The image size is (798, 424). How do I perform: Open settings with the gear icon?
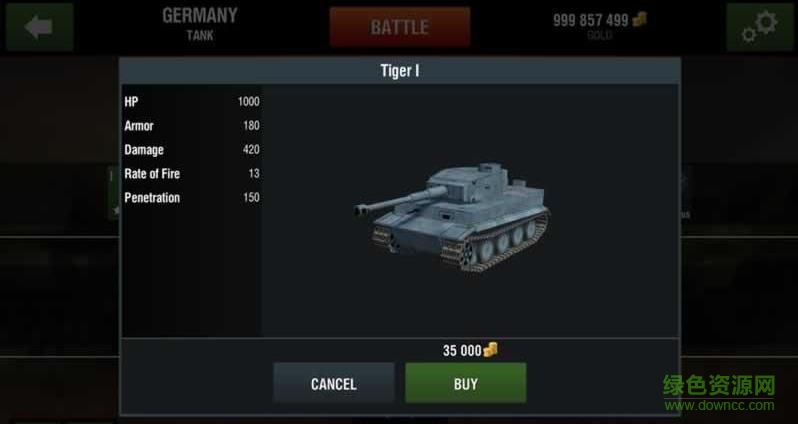coord(759,27)
